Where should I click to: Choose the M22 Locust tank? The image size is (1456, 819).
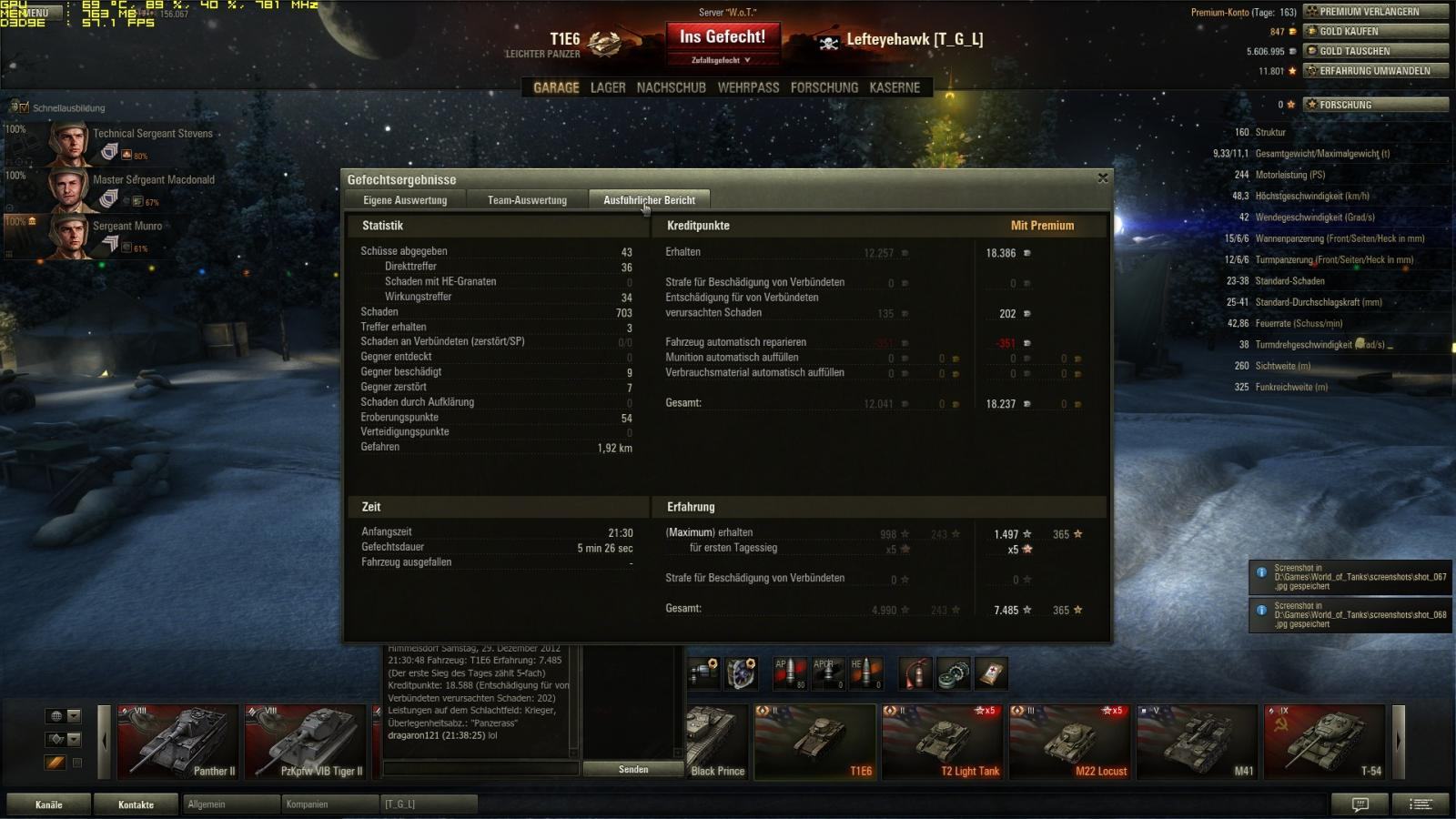[1069, 742]
